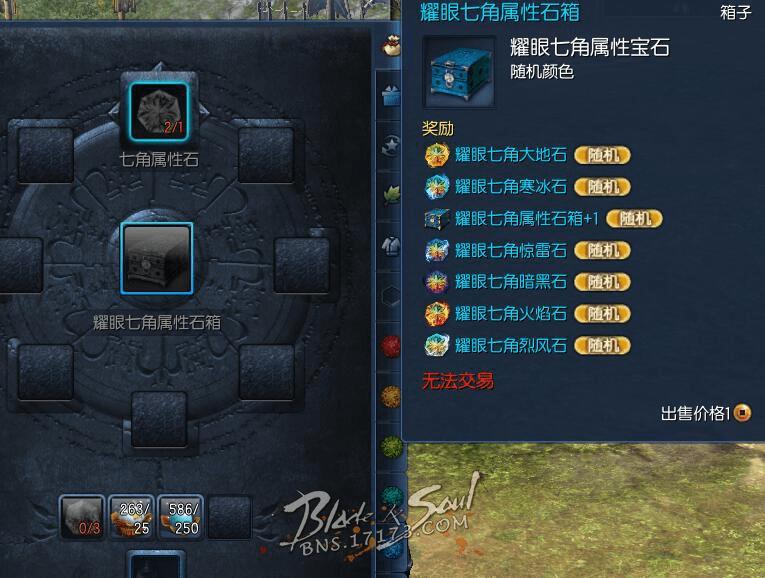Select the orange gem category tab
The width and height of the screenshot is (765, 578).
point(391,395)
